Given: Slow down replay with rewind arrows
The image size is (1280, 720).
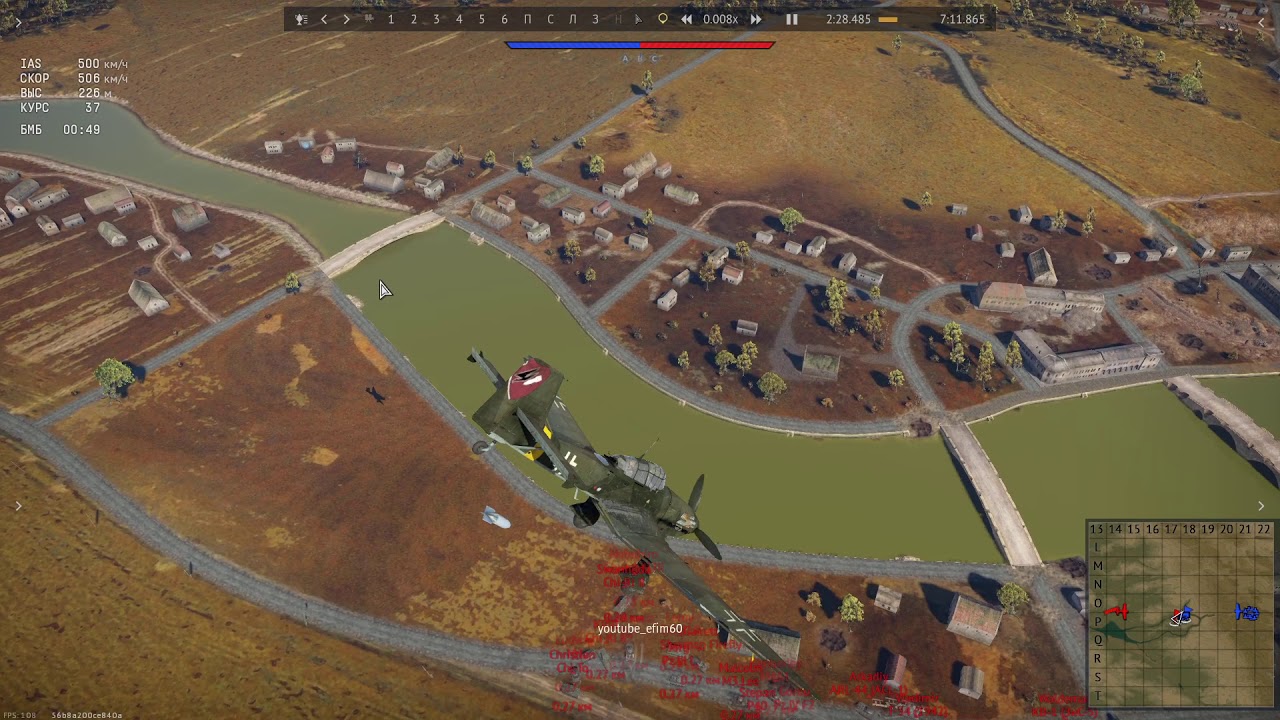Looking at the screenshot, I should point(686,19).
